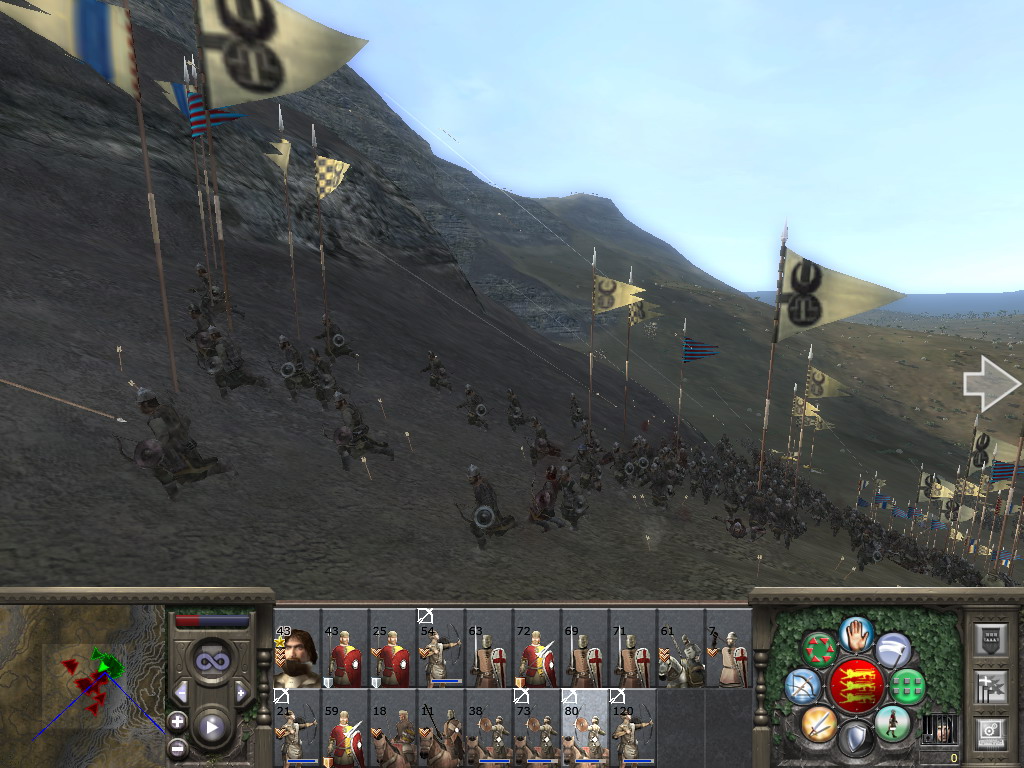Click the play speed button

tap(211, 726)
